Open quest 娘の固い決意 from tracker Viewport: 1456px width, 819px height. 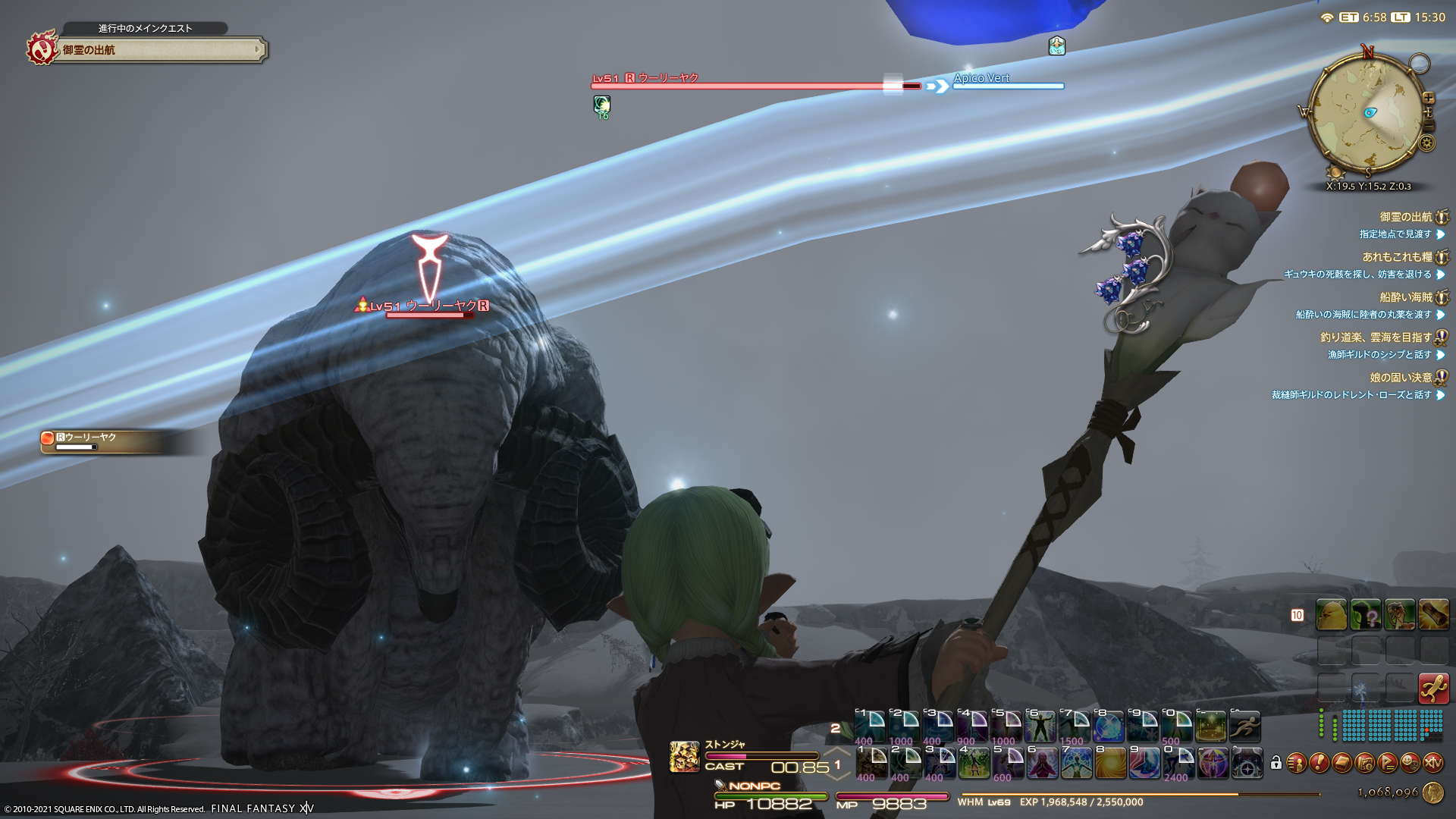[1401, 378]
